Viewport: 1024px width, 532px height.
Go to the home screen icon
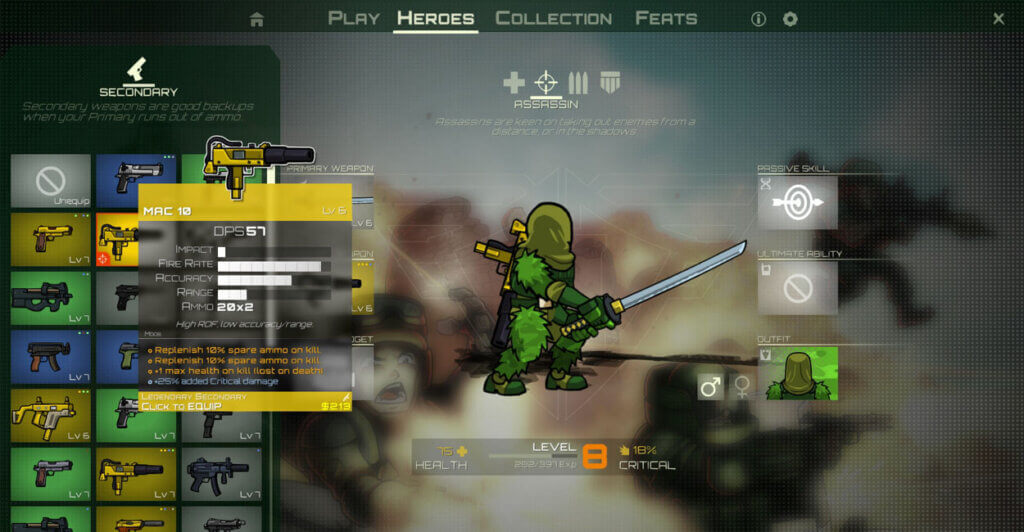tap(257, 19)
